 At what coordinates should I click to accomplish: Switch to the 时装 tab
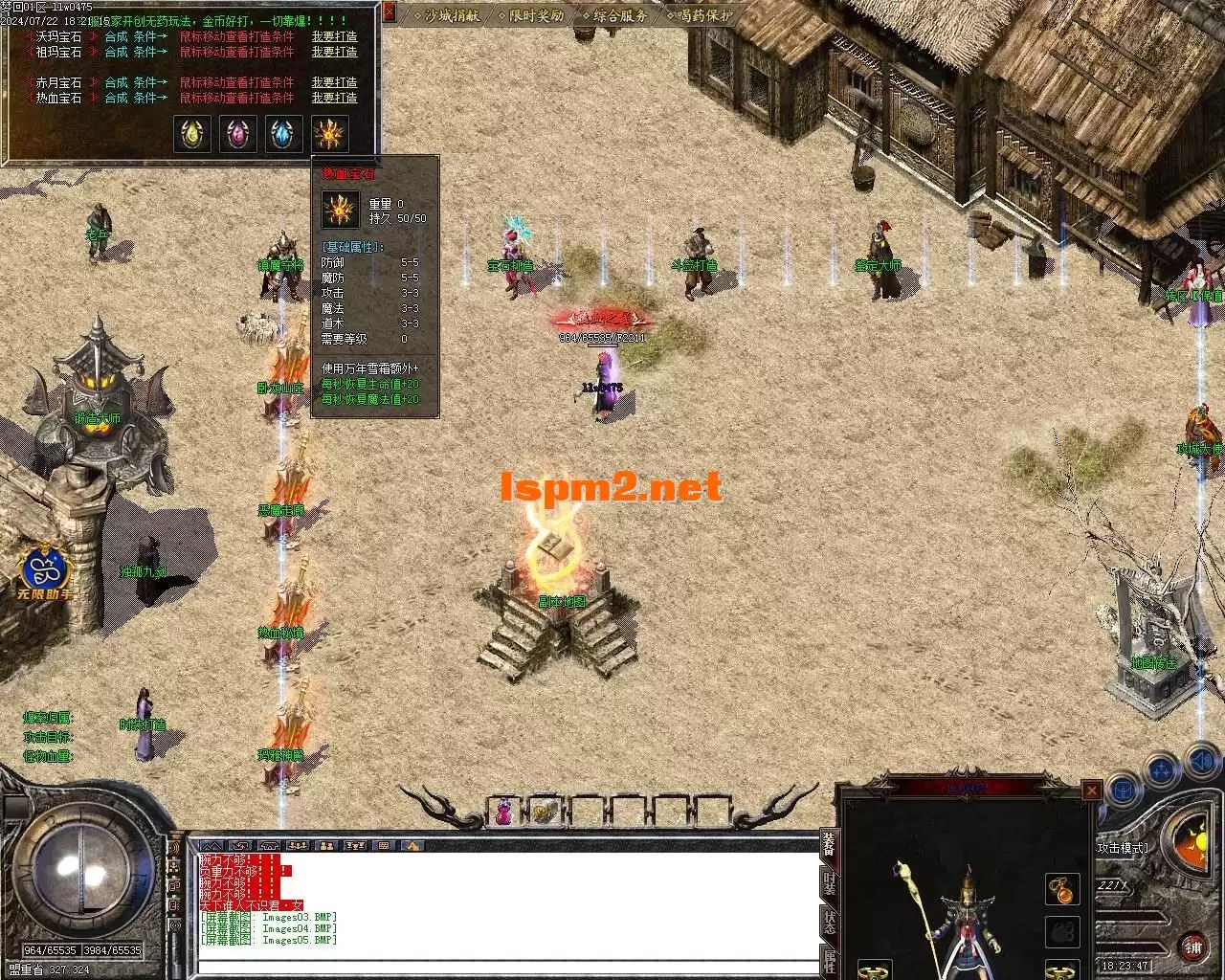pos(829,884)
